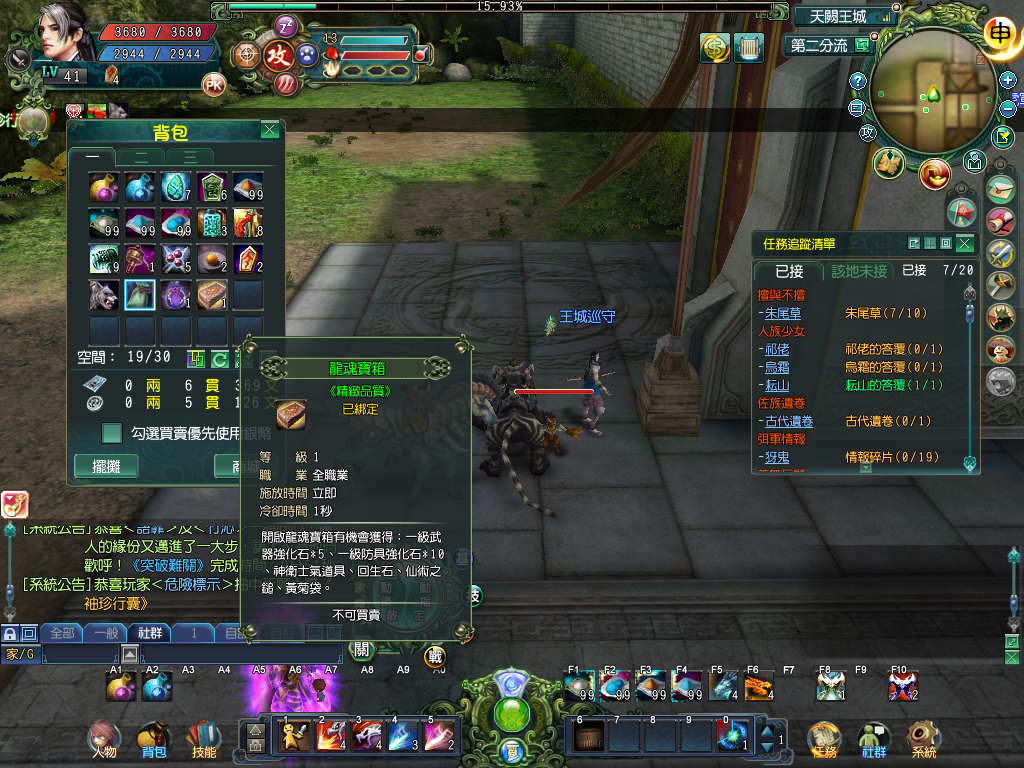Open the 古代遺卷 quest link
Image resolution: width=1024 pixels, height=768 pixels.
(789, 421)
